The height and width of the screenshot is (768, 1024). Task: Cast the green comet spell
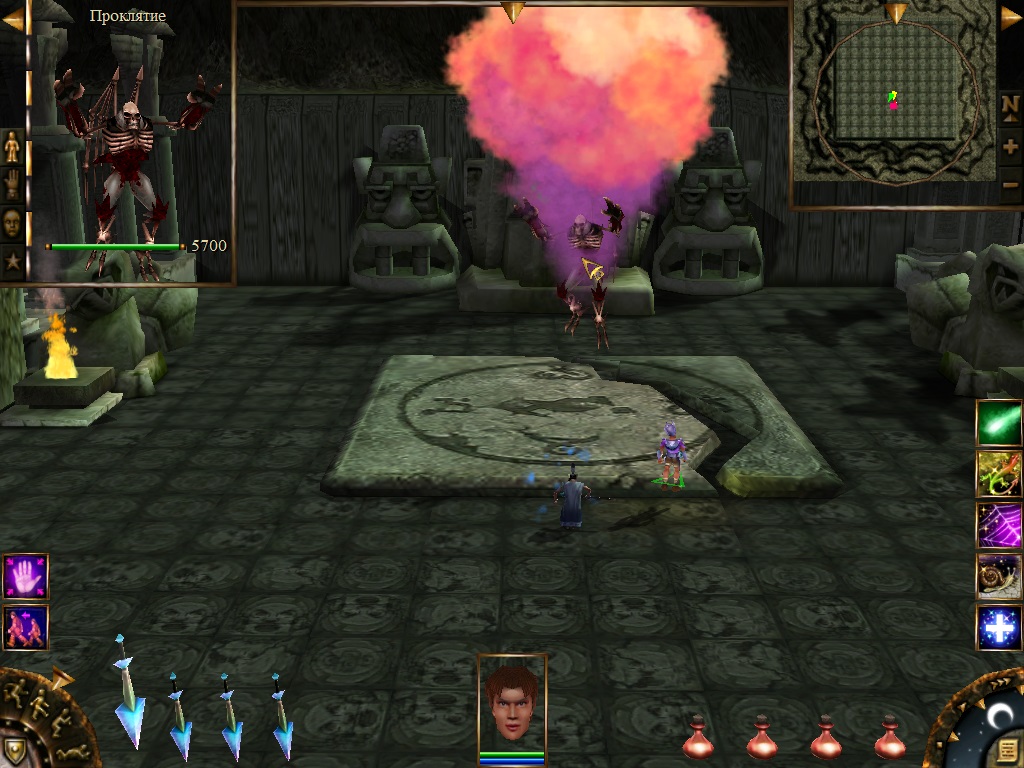[999, 422]
